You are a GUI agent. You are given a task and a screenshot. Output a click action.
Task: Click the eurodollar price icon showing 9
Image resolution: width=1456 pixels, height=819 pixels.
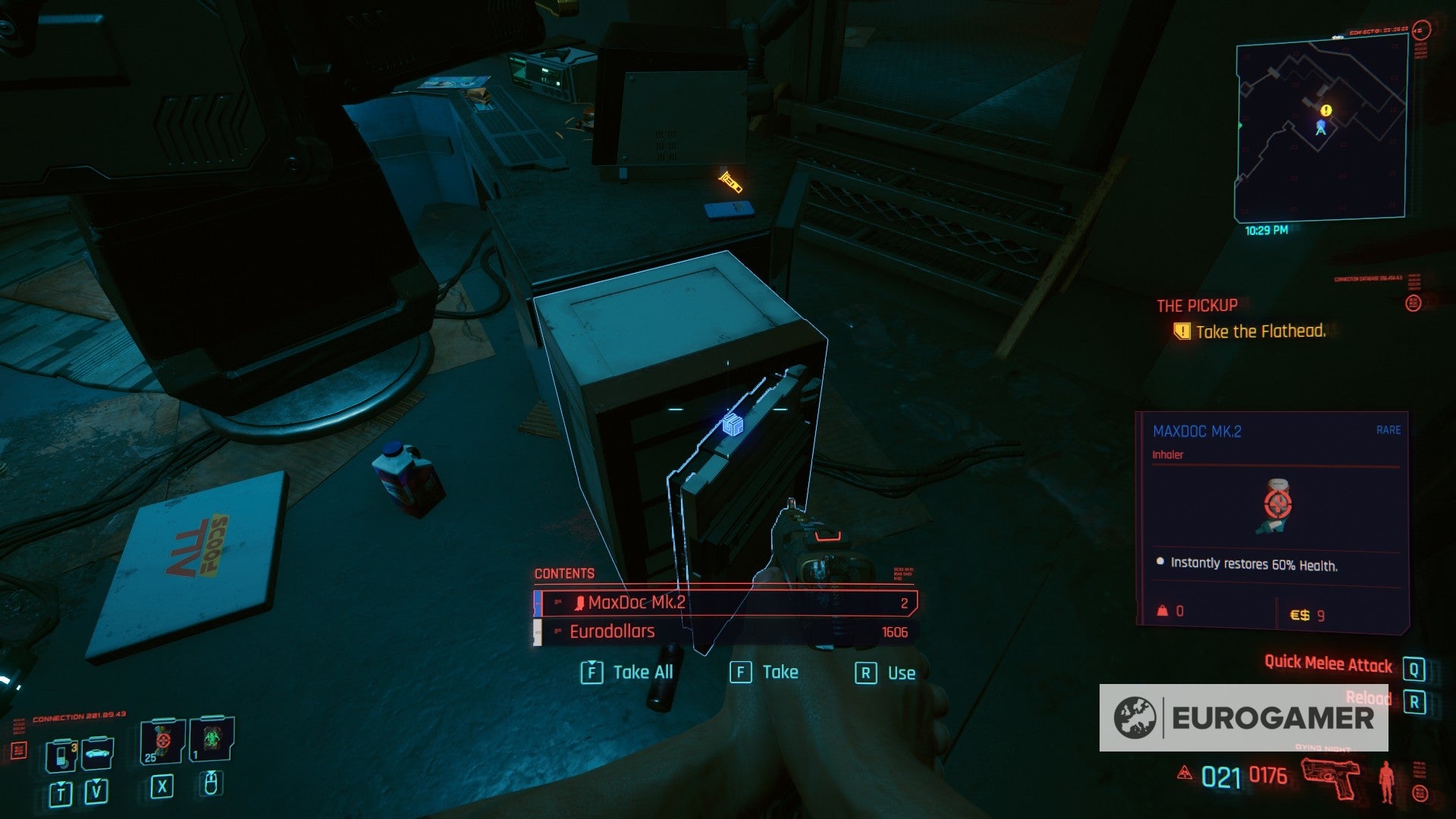(1302, 616)
